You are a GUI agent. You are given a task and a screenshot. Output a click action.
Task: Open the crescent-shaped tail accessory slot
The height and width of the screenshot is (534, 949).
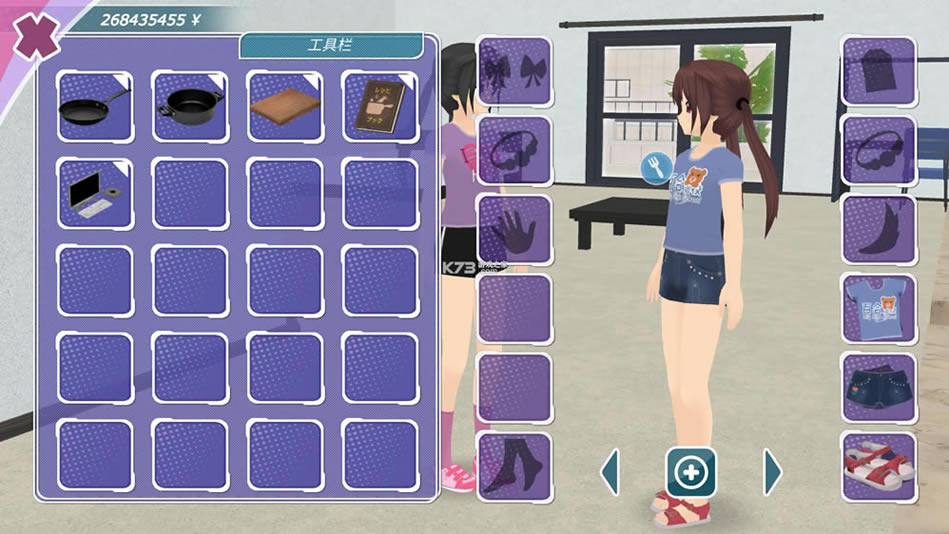click(x=878, y=229)
